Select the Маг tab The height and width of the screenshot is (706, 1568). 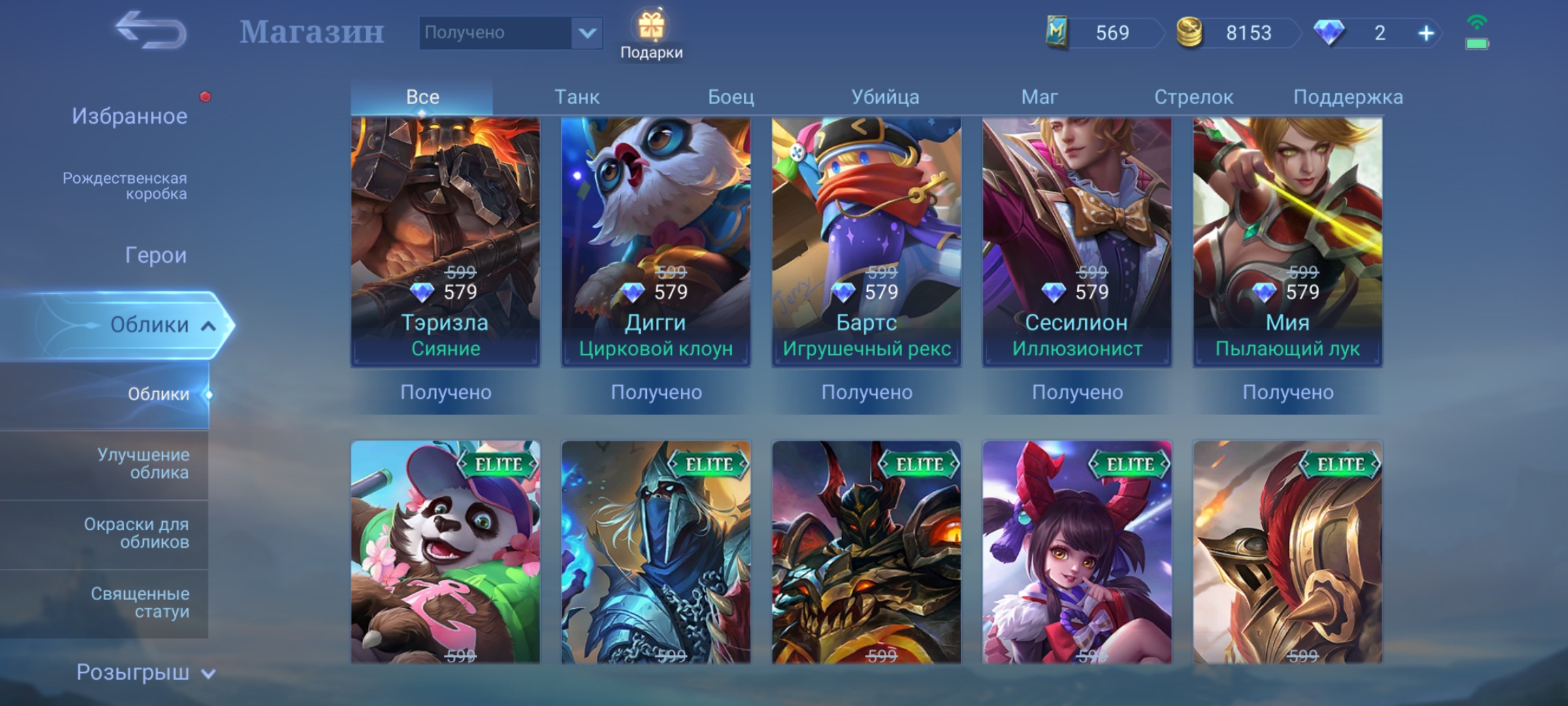click(1039, 97)
